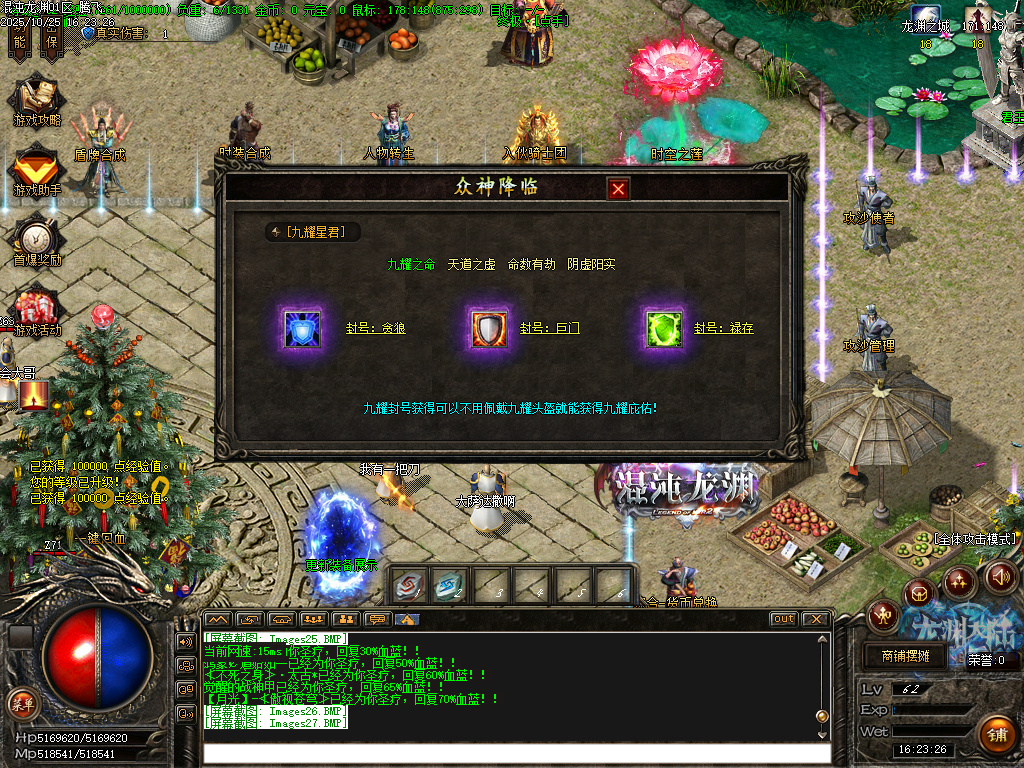Show the 首爆奖励 first-kill rewards
The height and width of the screenshot is (768, 1024).
[x=37, y=240]
